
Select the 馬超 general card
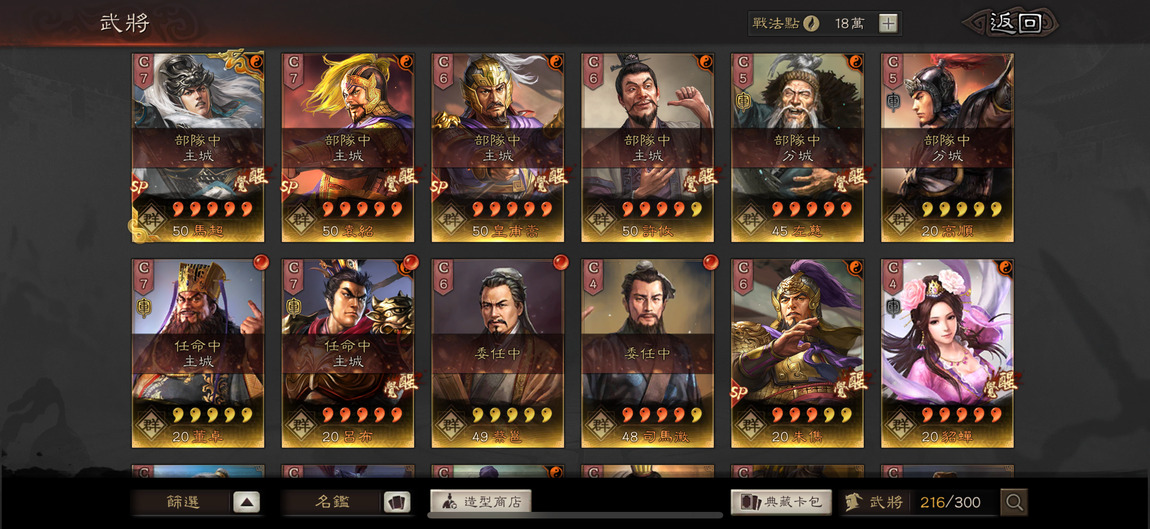tap(198, 147)
